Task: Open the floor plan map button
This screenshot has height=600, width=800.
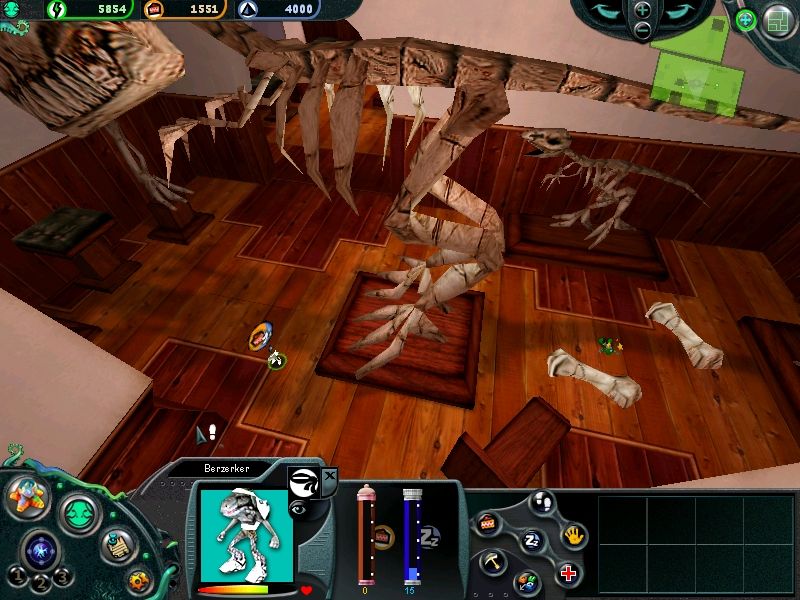Action: coord(778,20)
